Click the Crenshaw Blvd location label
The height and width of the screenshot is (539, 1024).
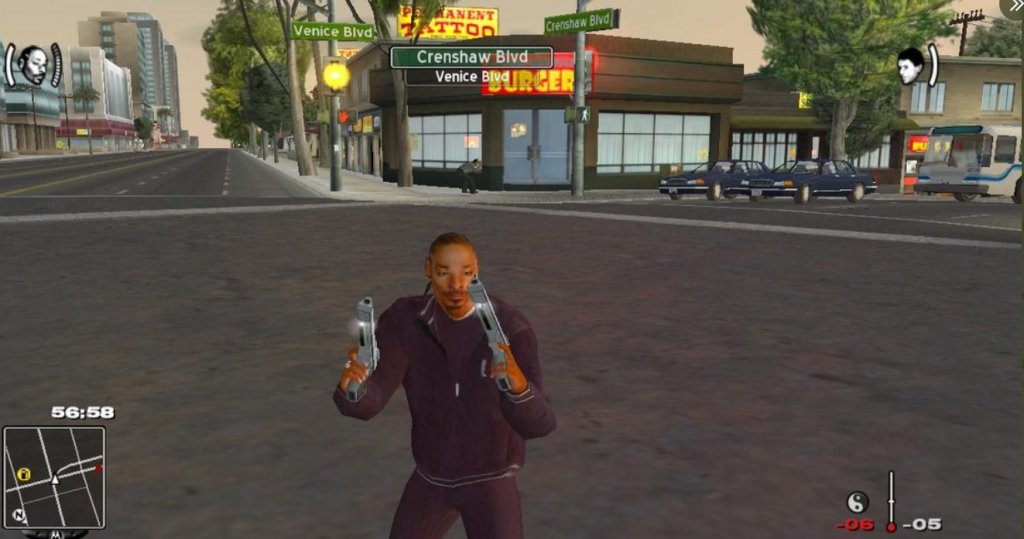[471, 57]
